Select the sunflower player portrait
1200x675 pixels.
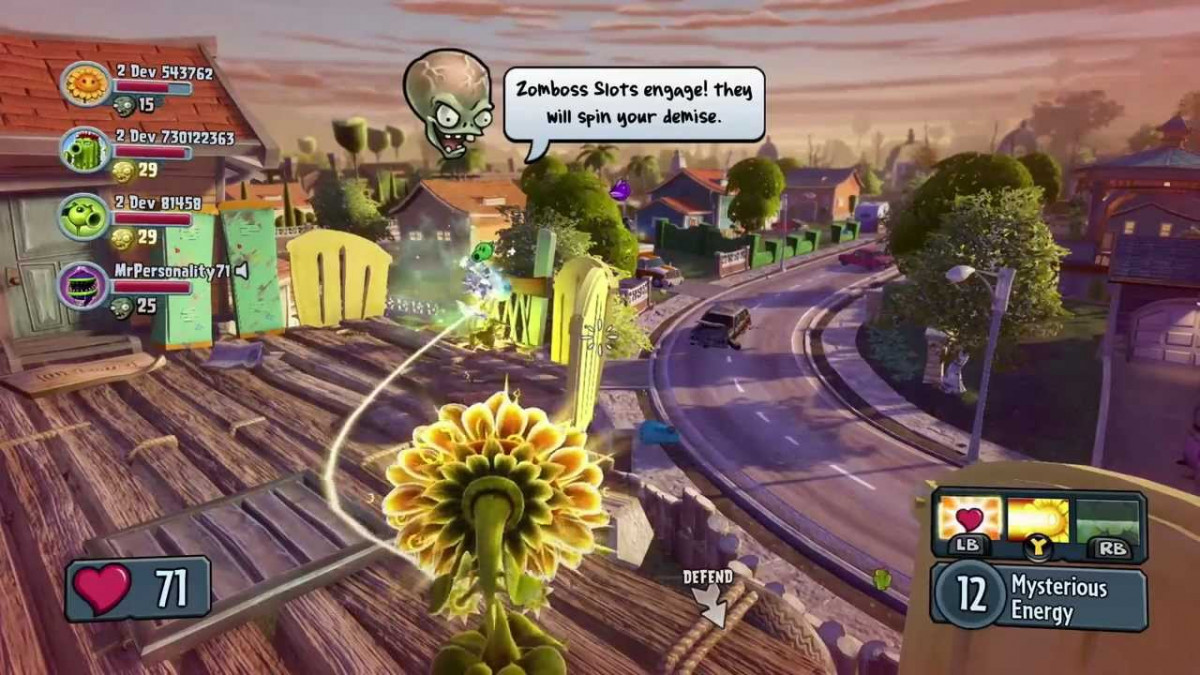coord(85,84)
